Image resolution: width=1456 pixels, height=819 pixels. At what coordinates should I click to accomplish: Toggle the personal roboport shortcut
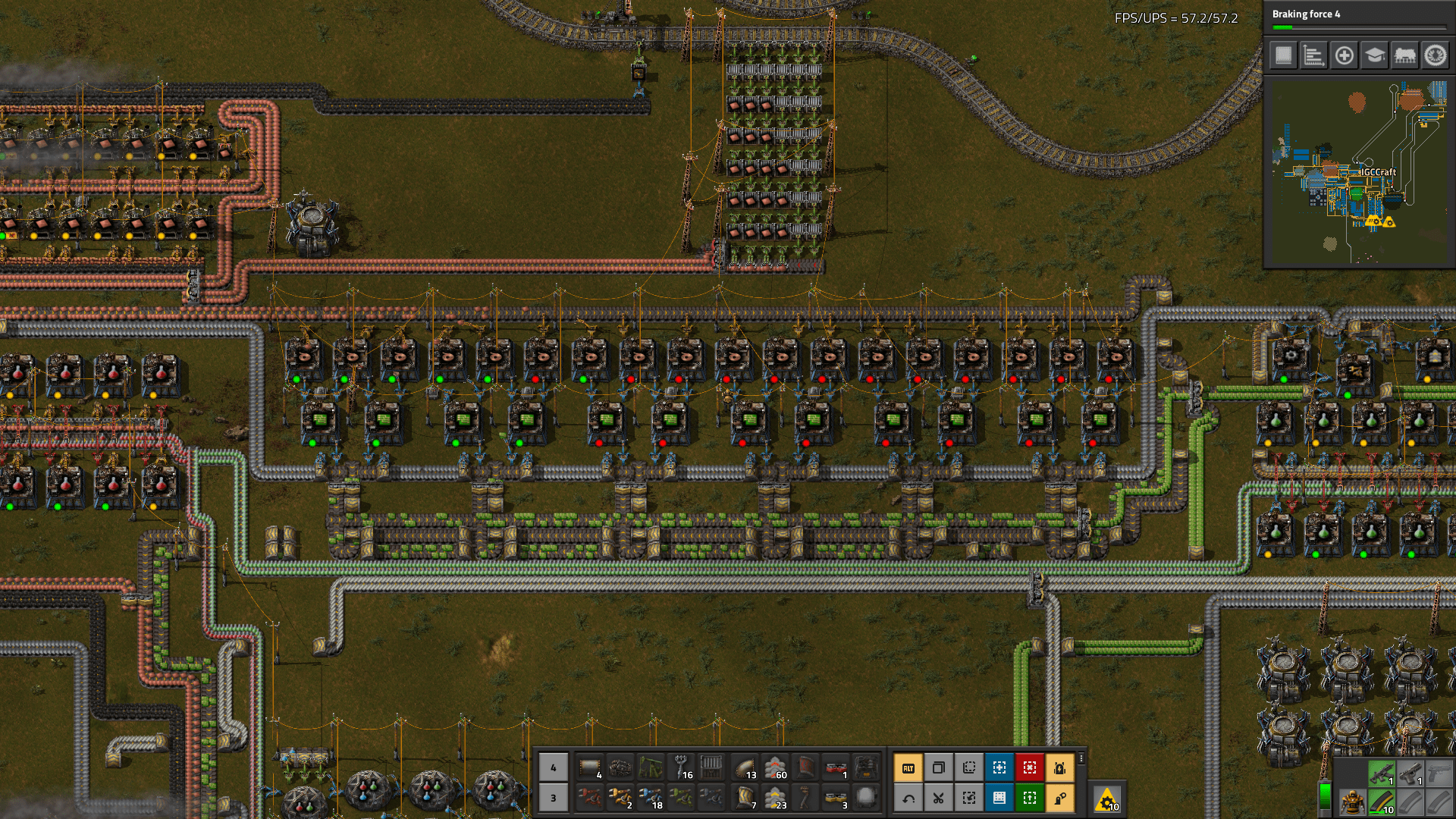pos(1060,767)
